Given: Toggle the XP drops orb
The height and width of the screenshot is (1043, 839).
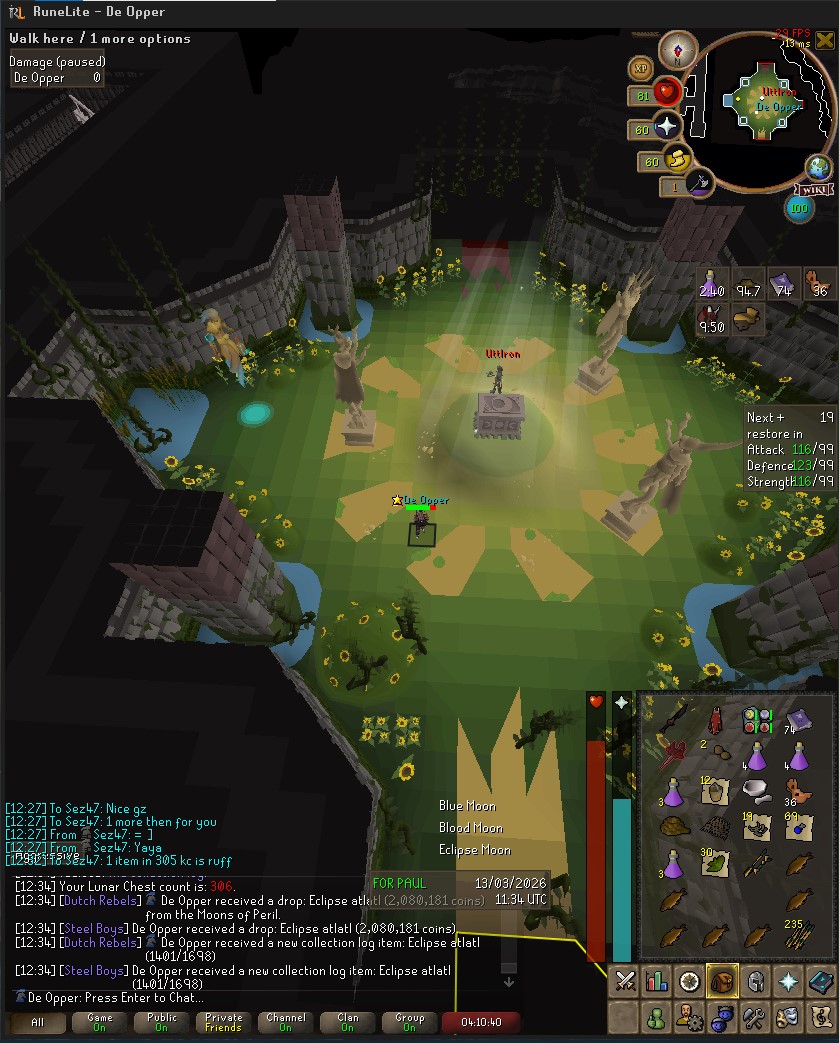Looking at the screenshot, I should pos(641,68).
